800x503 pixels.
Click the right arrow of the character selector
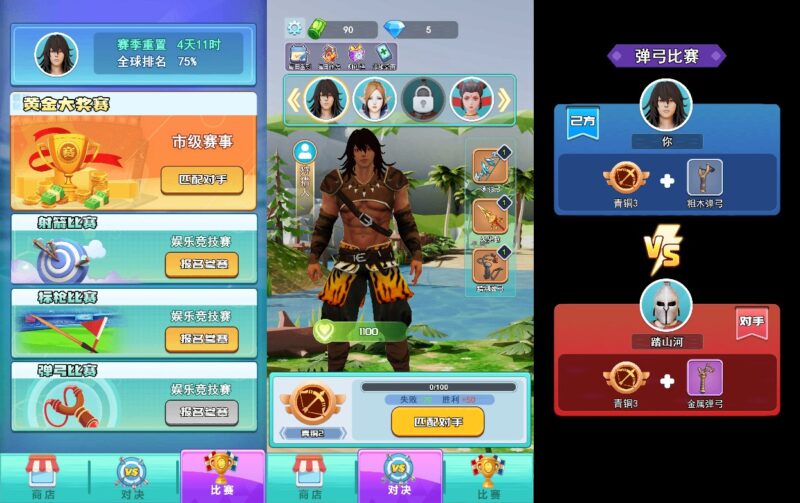click(504, 99)
